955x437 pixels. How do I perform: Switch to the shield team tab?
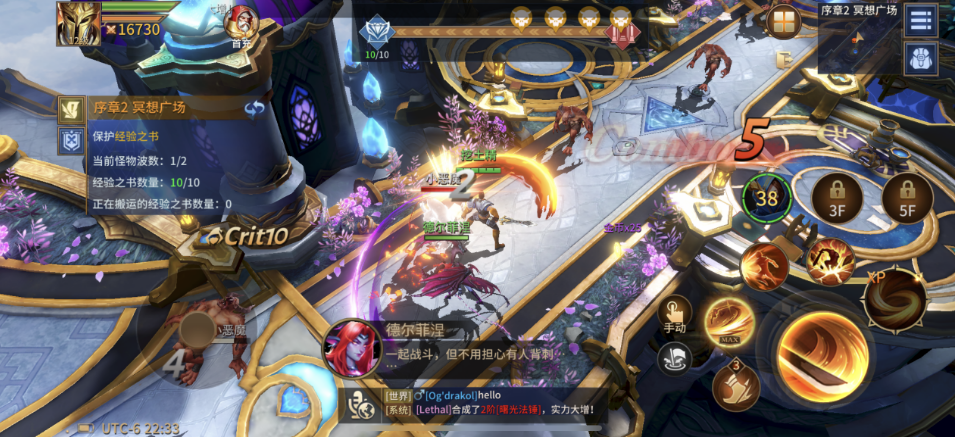(70, 141)
